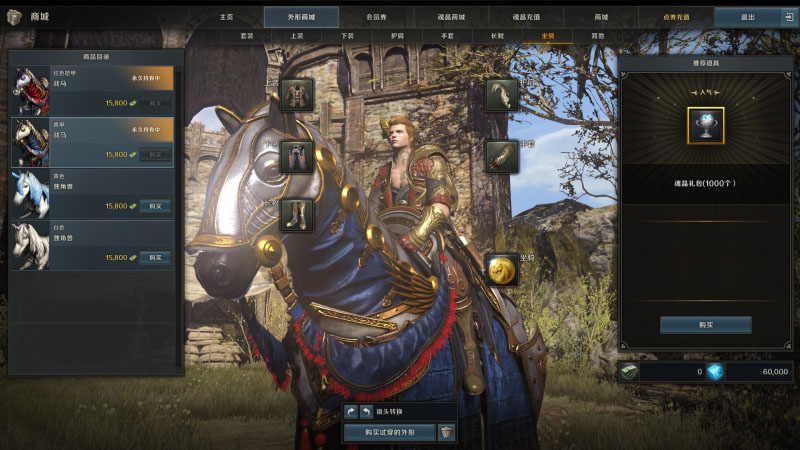
Task: Buy the recommended 魂晶礼包 gift pack
Action: click(x=705, y=325)
